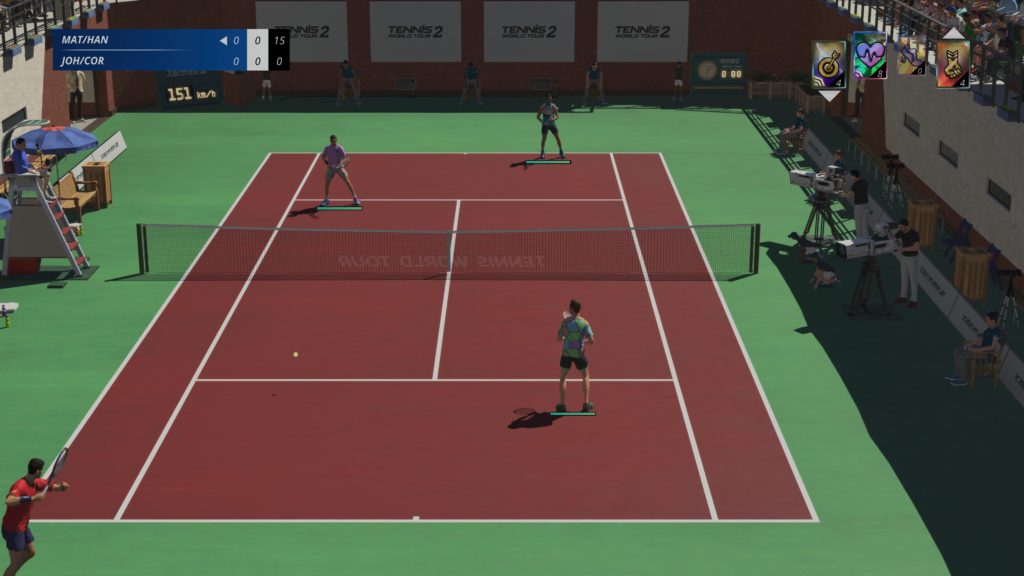The image size is (1024, 576).
Task: Activate the target and arrow precision card
Action: click(828, 63)
